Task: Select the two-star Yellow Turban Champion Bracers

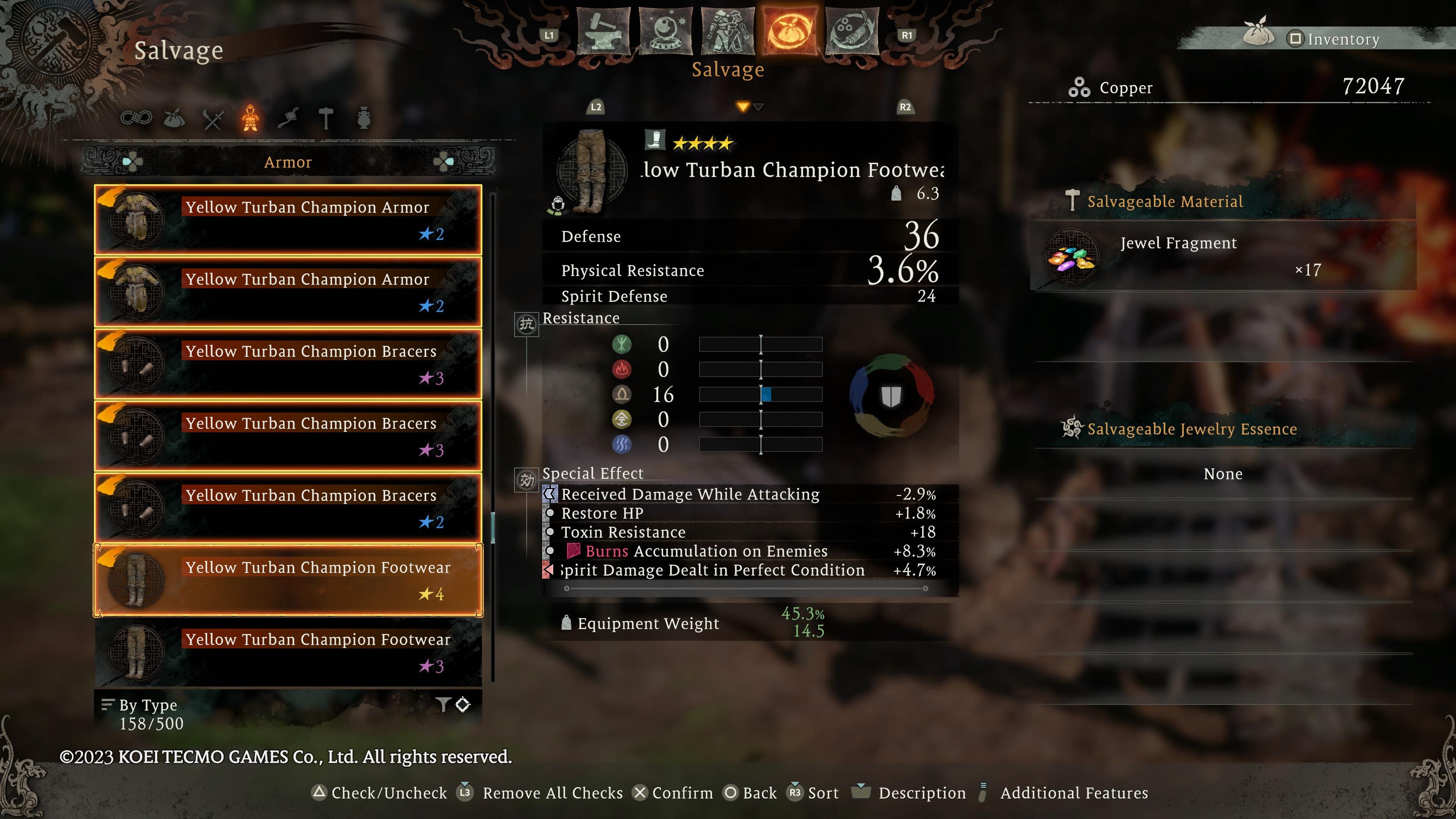Action: click(288, 508)
